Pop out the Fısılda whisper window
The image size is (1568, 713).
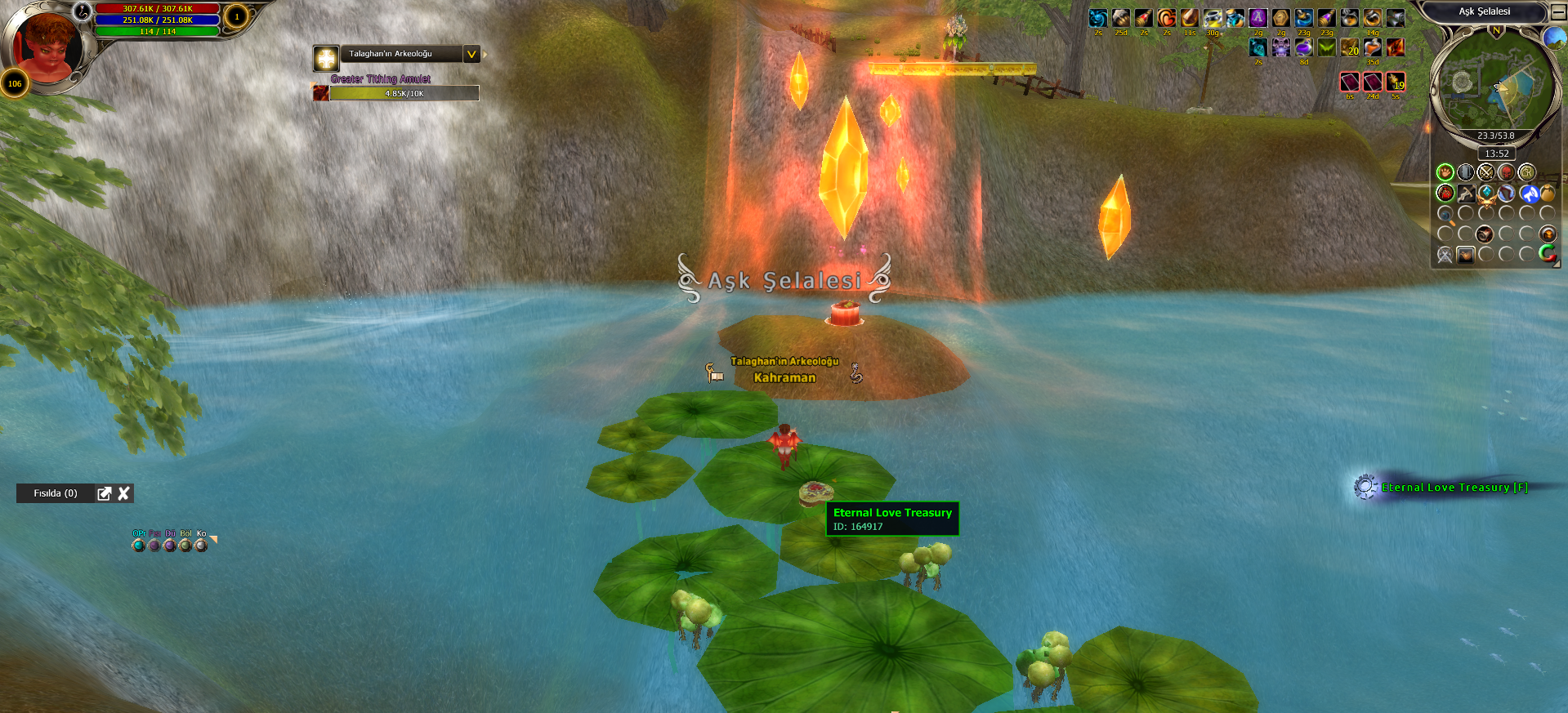click(x=104, y=493)
